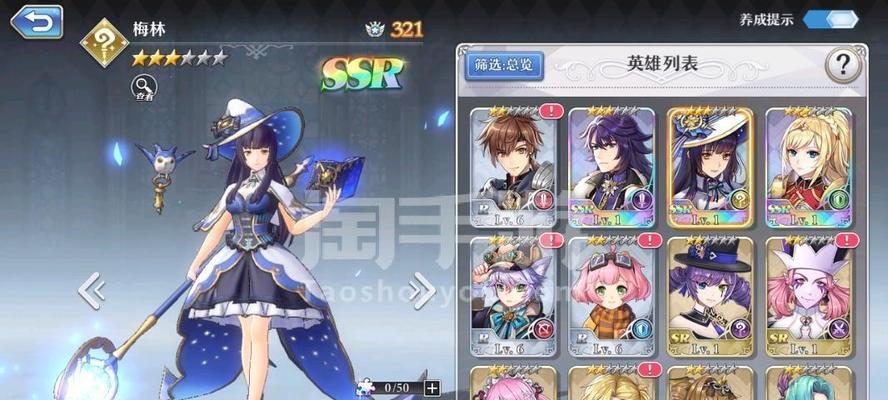The width and height of the screenshot is (888, 400).
Task: Open the 查看 magnifier view for 梅林
Action: 143,89
